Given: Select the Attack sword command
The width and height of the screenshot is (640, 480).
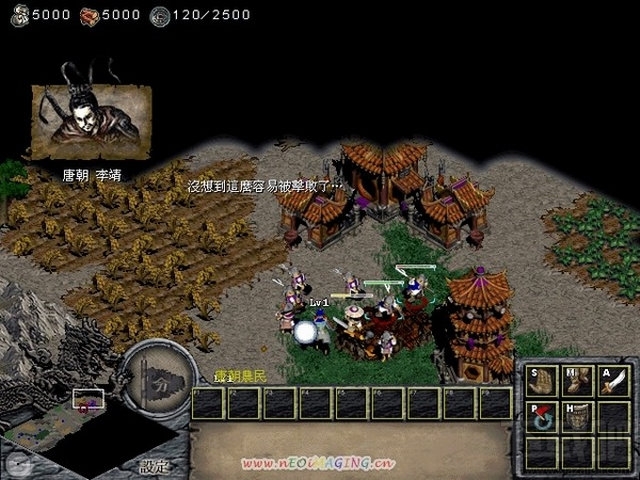Looking at the screenshot, I should 611,381.
